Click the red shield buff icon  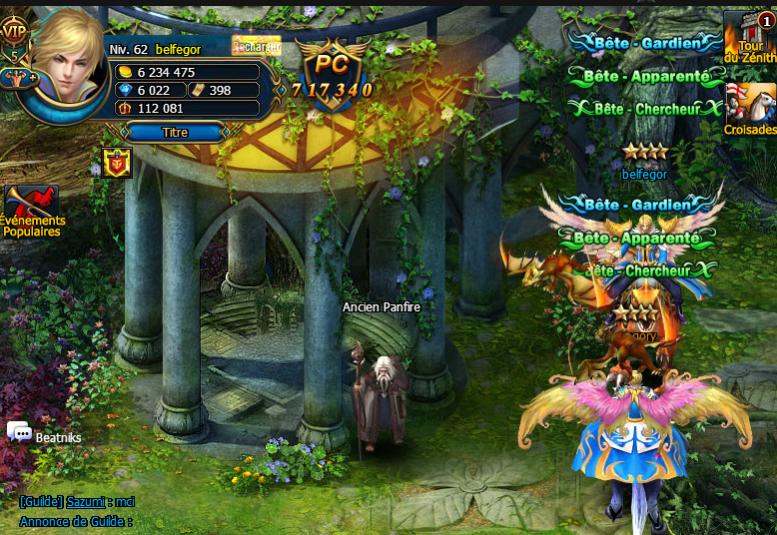117,162
